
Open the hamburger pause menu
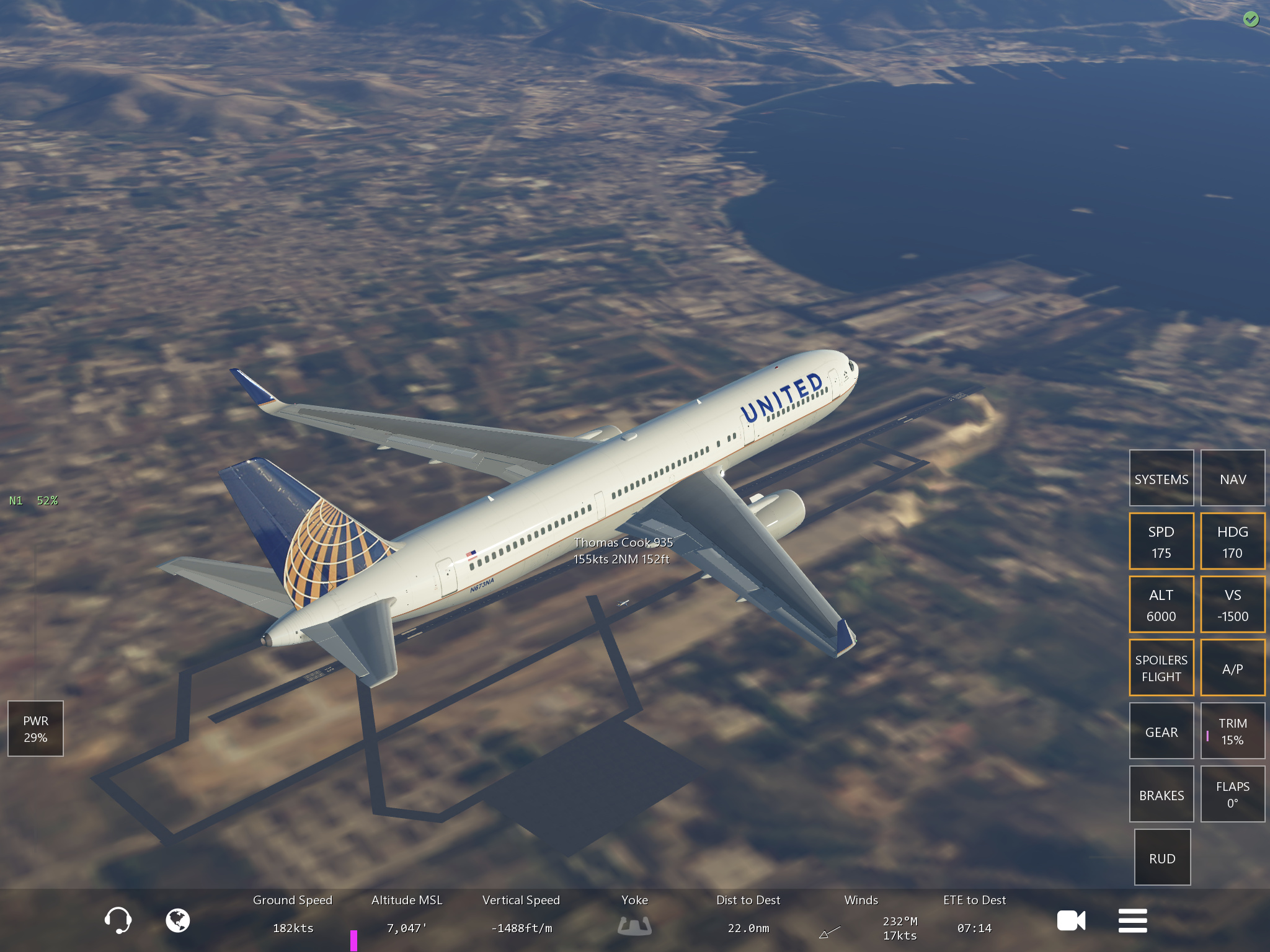click(1132, 920)
